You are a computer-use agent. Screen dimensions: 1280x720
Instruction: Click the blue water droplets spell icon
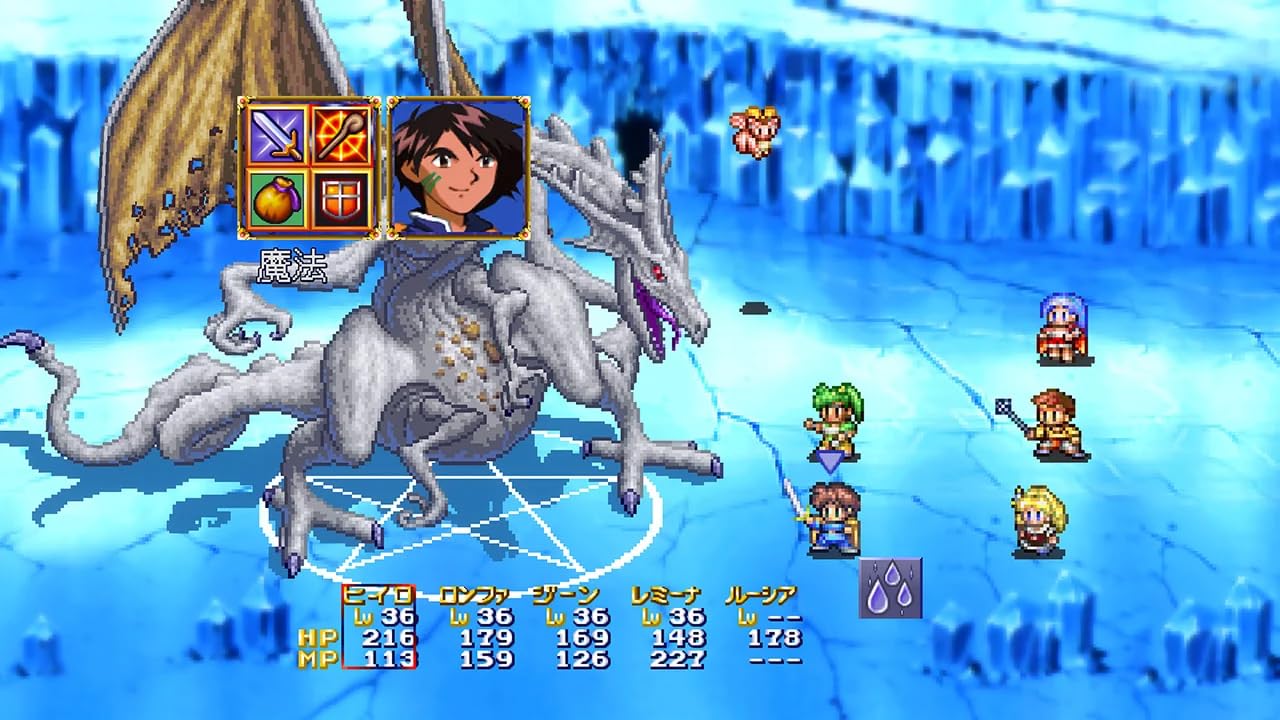(888, 588)
